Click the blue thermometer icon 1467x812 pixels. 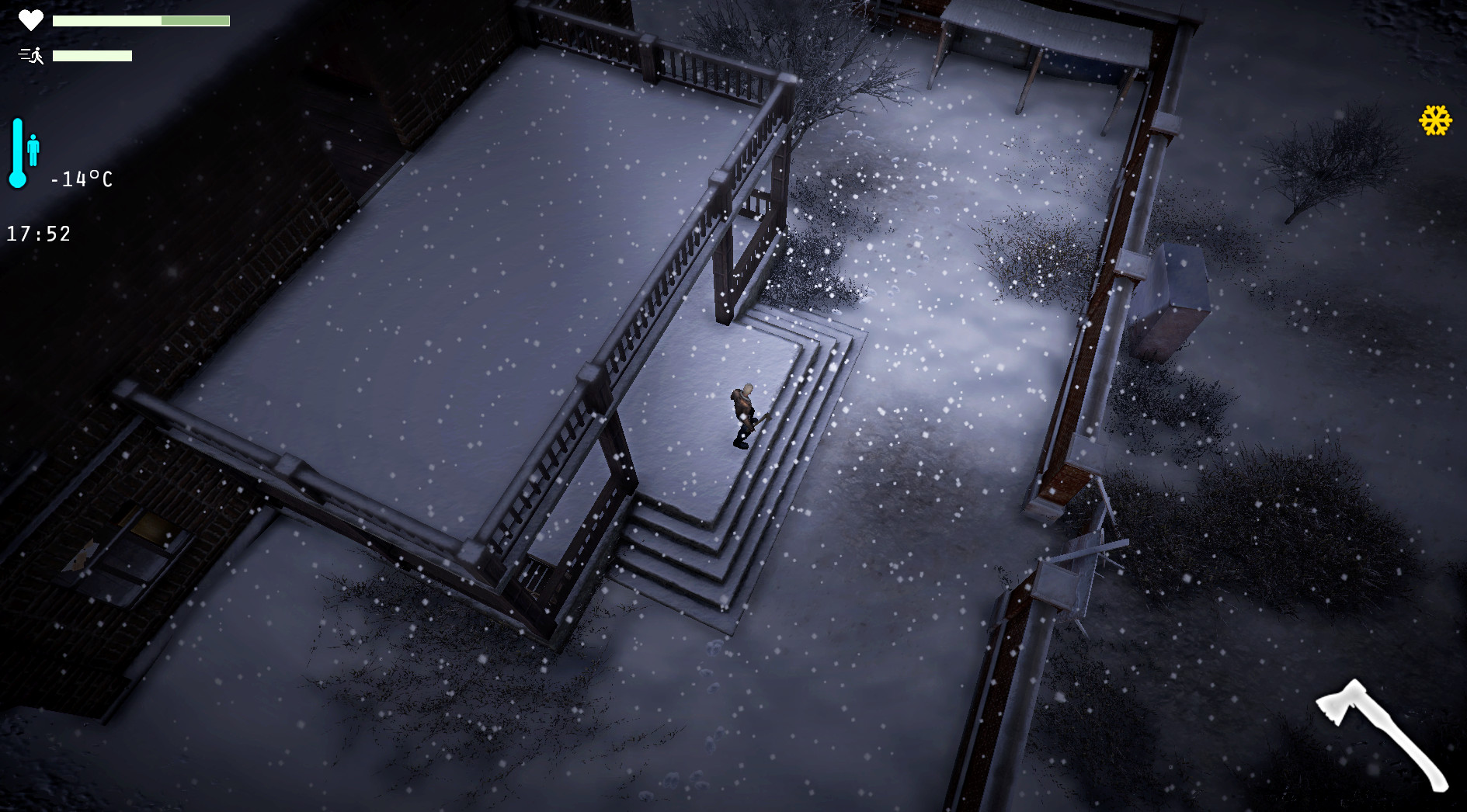tap(17, 151)
